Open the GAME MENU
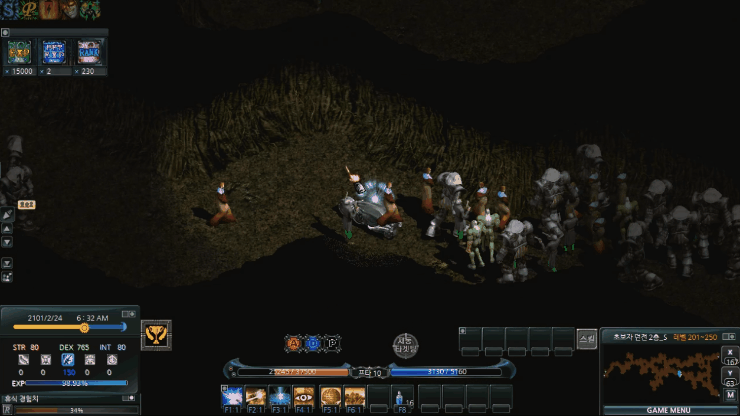Screen dimensions: 740x416 [x=668, y=410]
